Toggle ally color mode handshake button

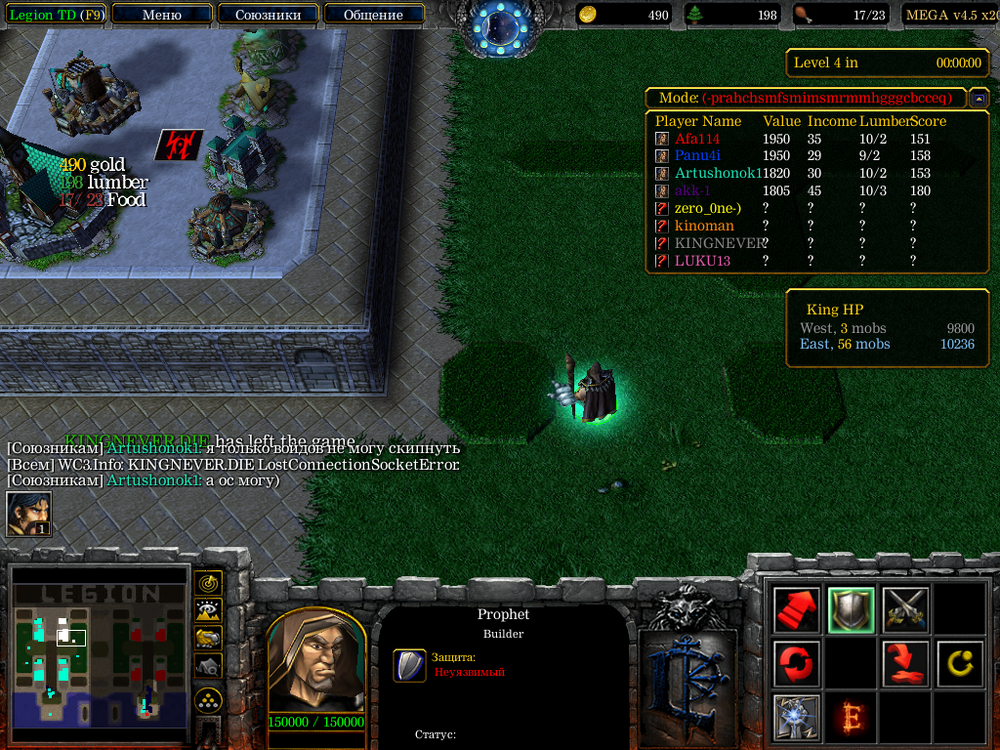tap(208, 637)
